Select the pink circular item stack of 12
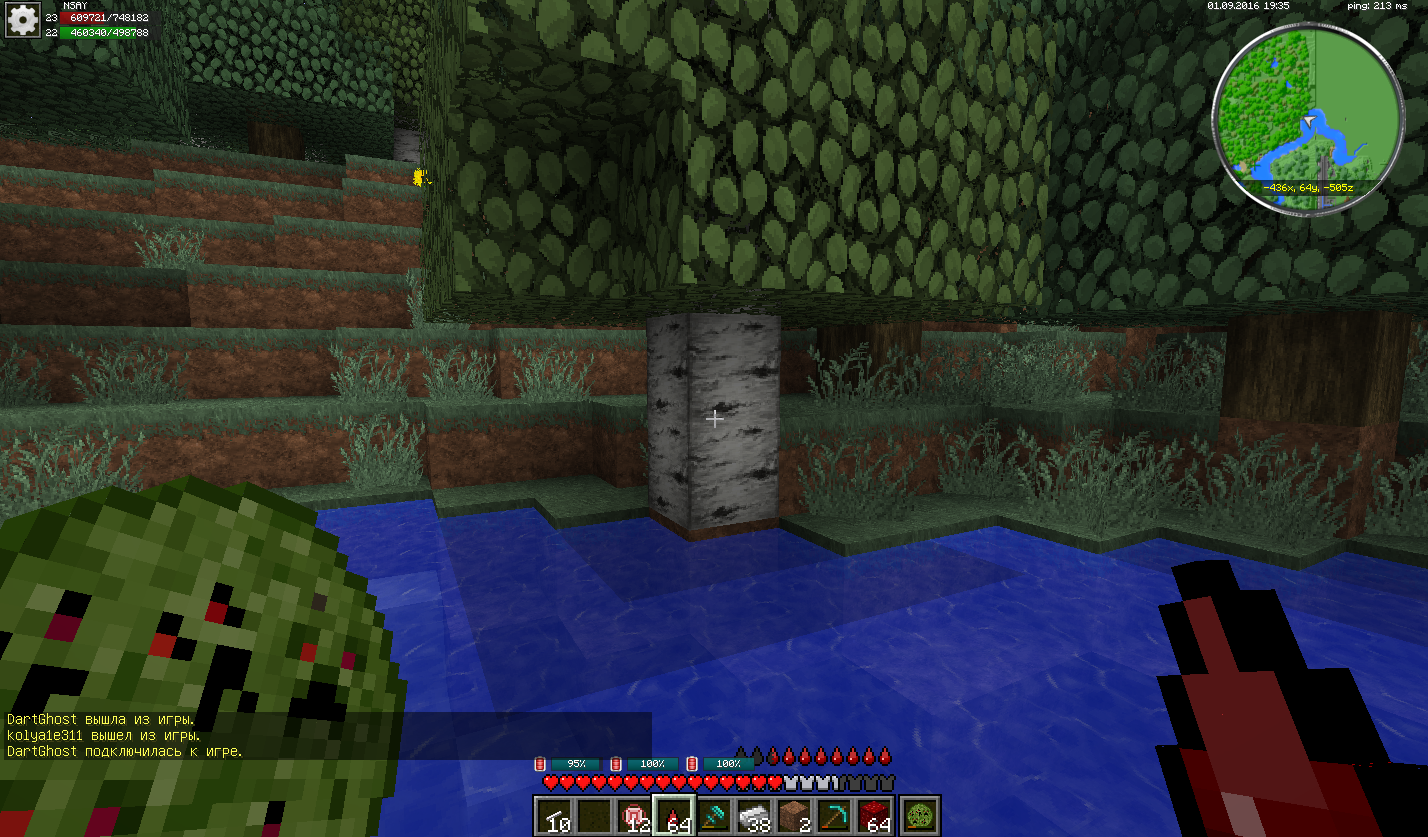The image size is (1428, 837). pyautogui.click(x=635, y=816)
